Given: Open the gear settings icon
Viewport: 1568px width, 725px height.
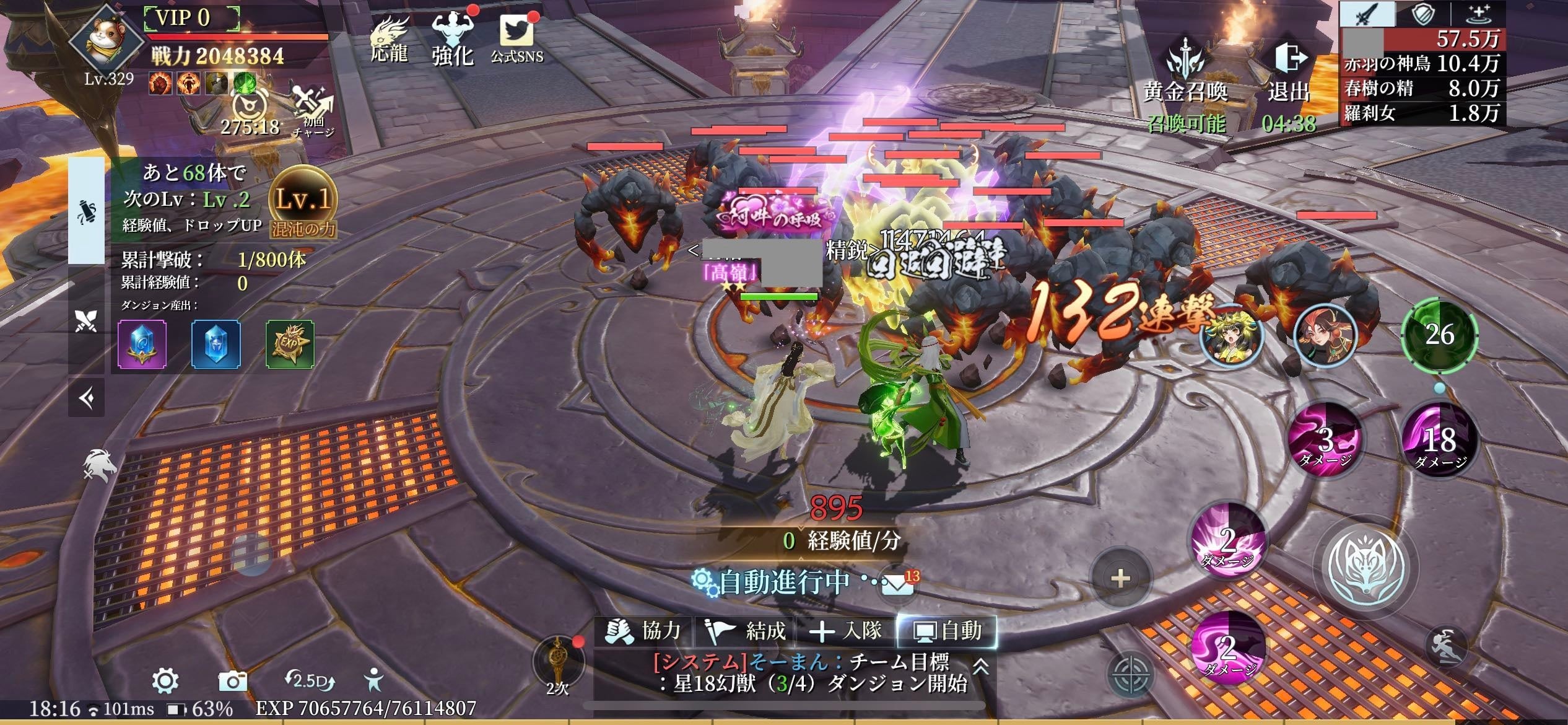Looking at the screenshot, I should [165, 681].
